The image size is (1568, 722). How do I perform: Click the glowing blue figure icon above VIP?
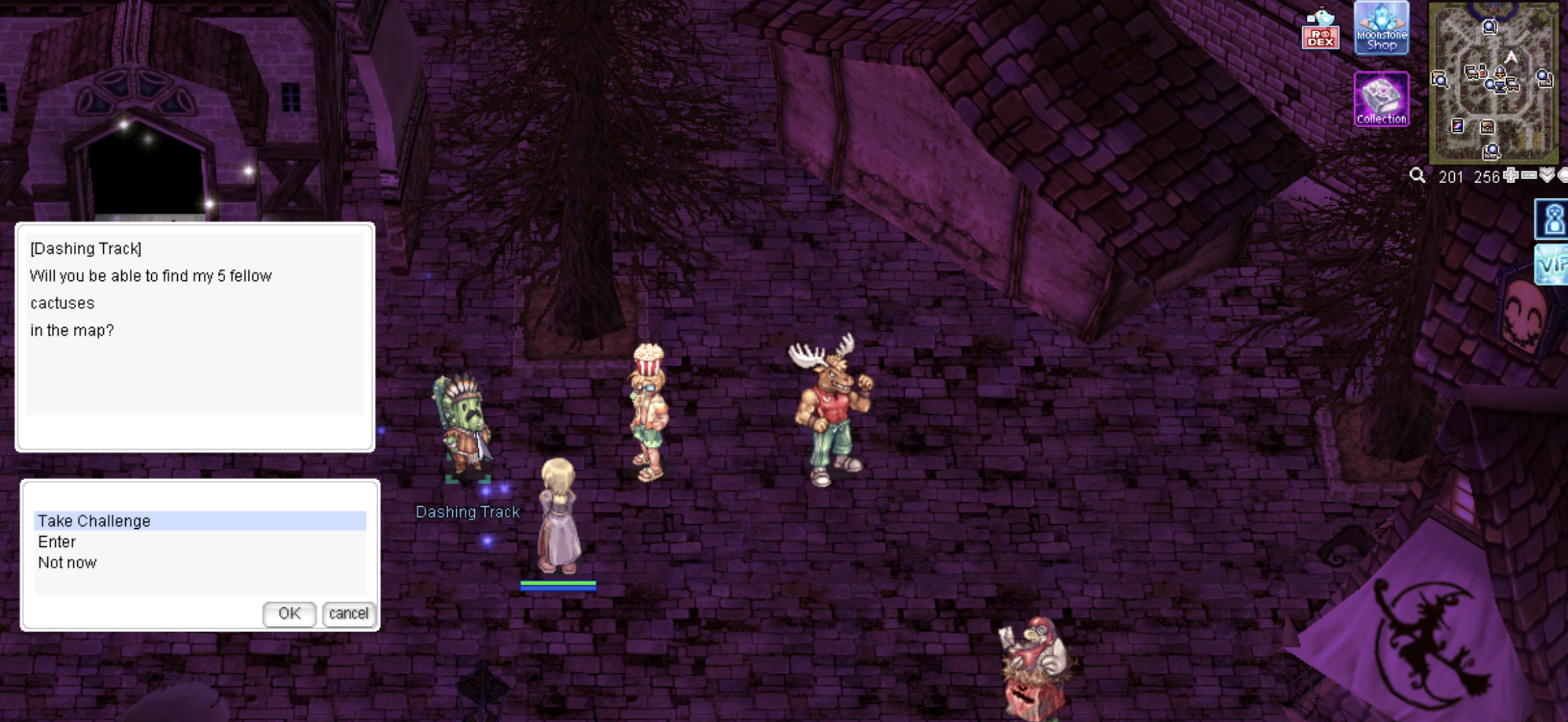pos(1553,219)
